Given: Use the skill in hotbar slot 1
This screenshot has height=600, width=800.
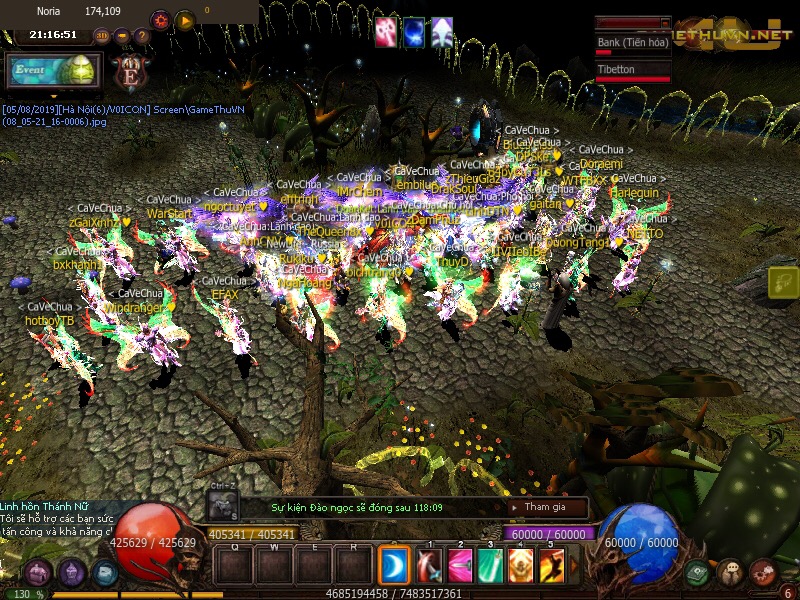Looking at the screenshot, I should point(430,567).
